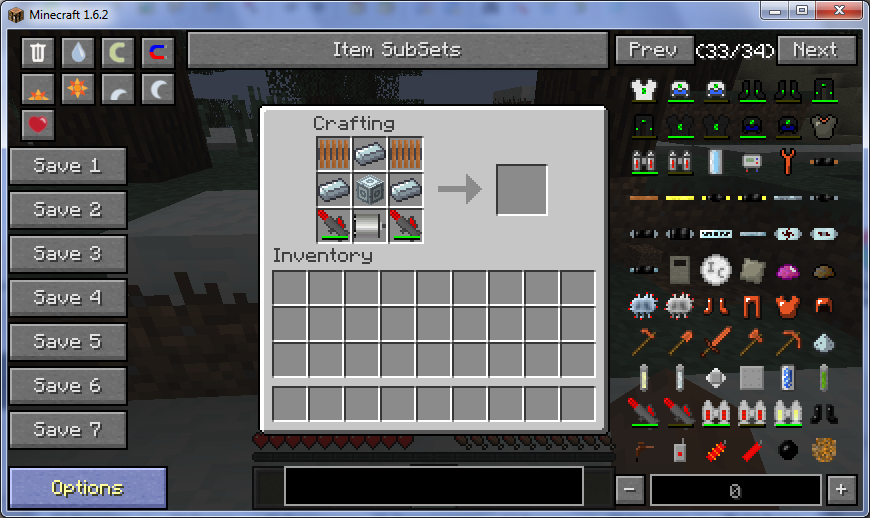
Task: Select the cookie item in the item panel
Action: tap(823, 450)
